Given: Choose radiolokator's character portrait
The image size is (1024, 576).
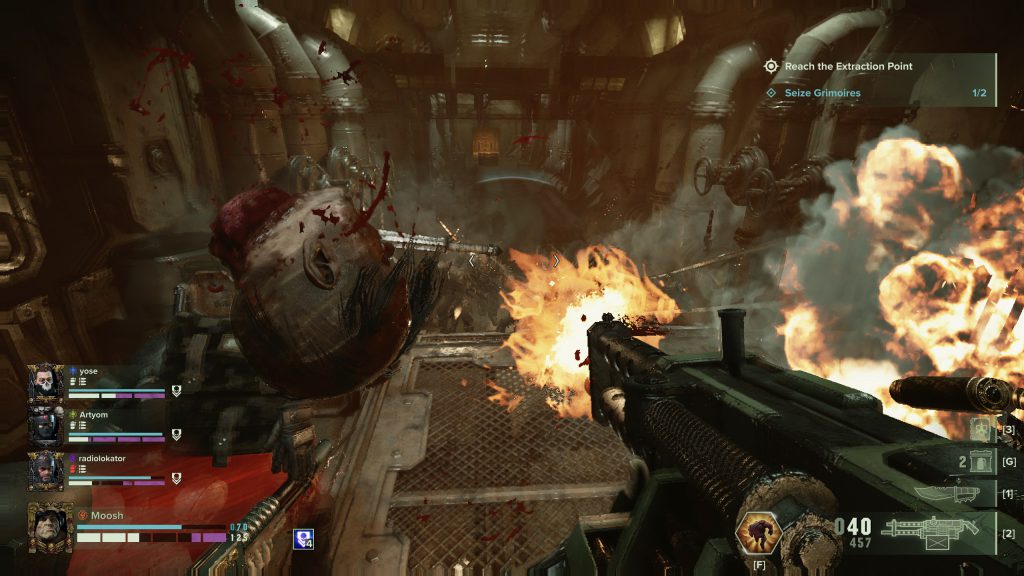Looking at the screenshot, I should tap(45, 470).
